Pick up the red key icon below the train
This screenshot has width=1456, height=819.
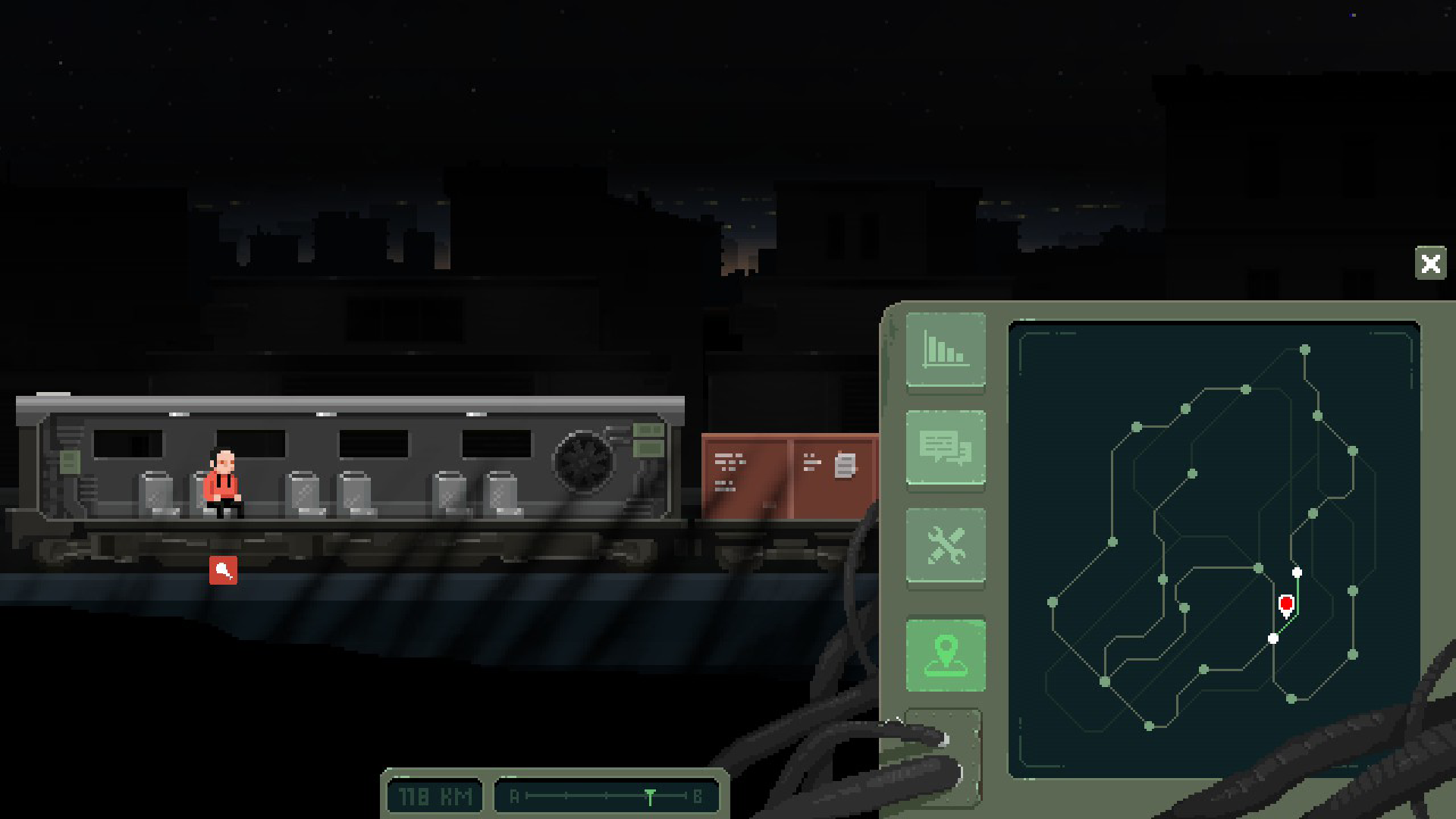pyautogui.click(x=224, y=571)
